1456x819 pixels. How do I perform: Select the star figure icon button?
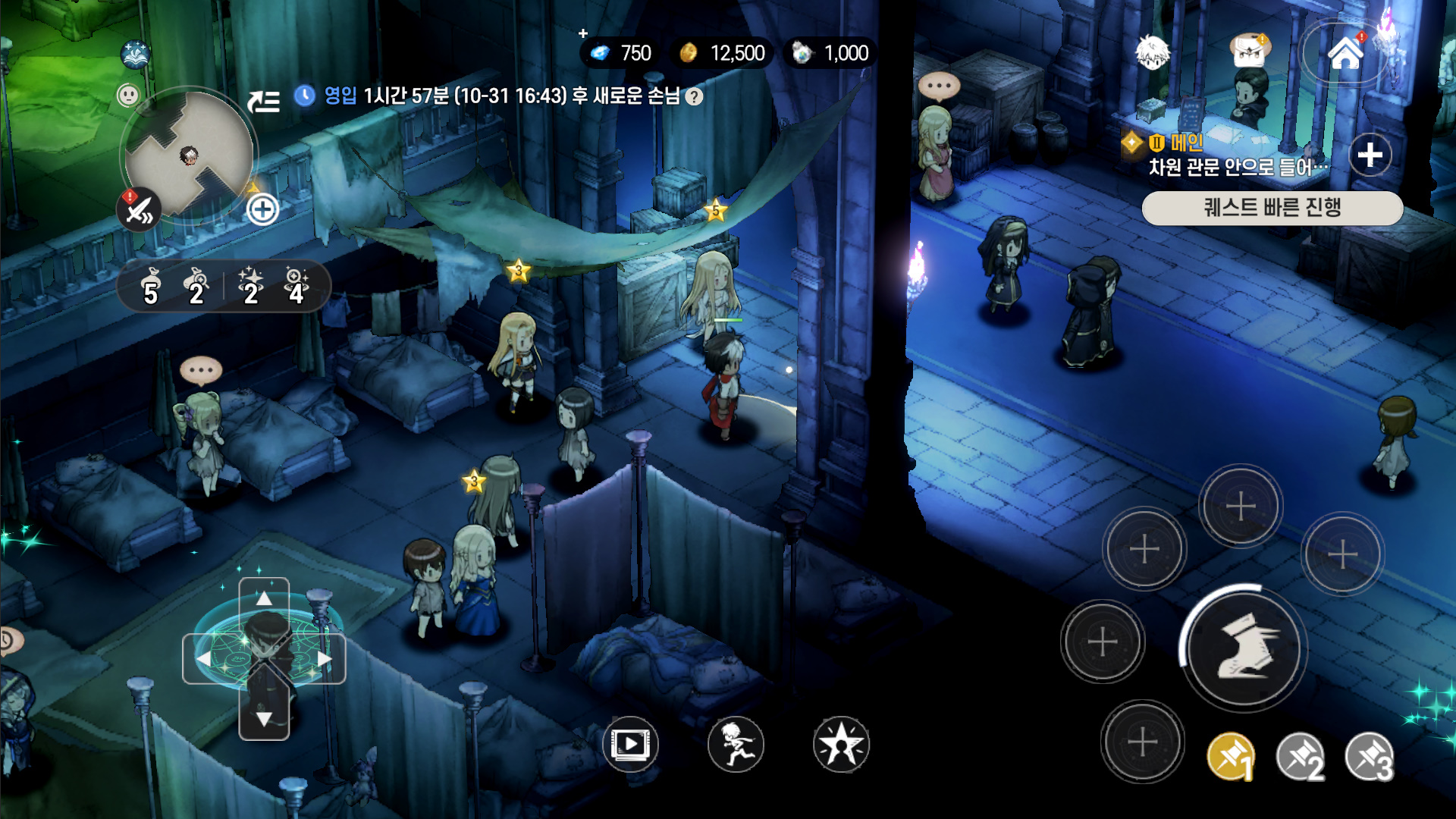(841, 744)
